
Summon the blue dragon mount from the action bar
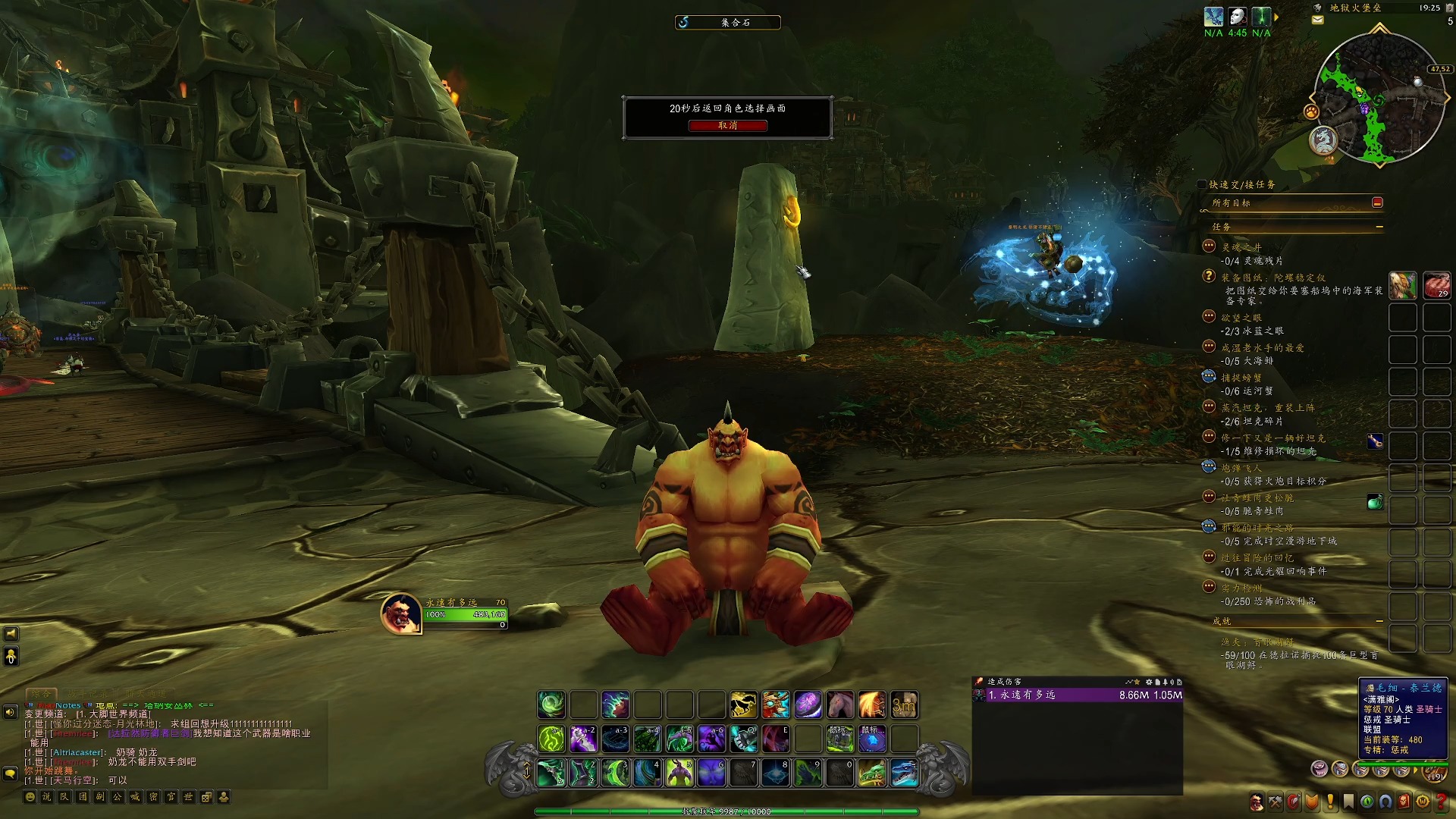(904, 773)
